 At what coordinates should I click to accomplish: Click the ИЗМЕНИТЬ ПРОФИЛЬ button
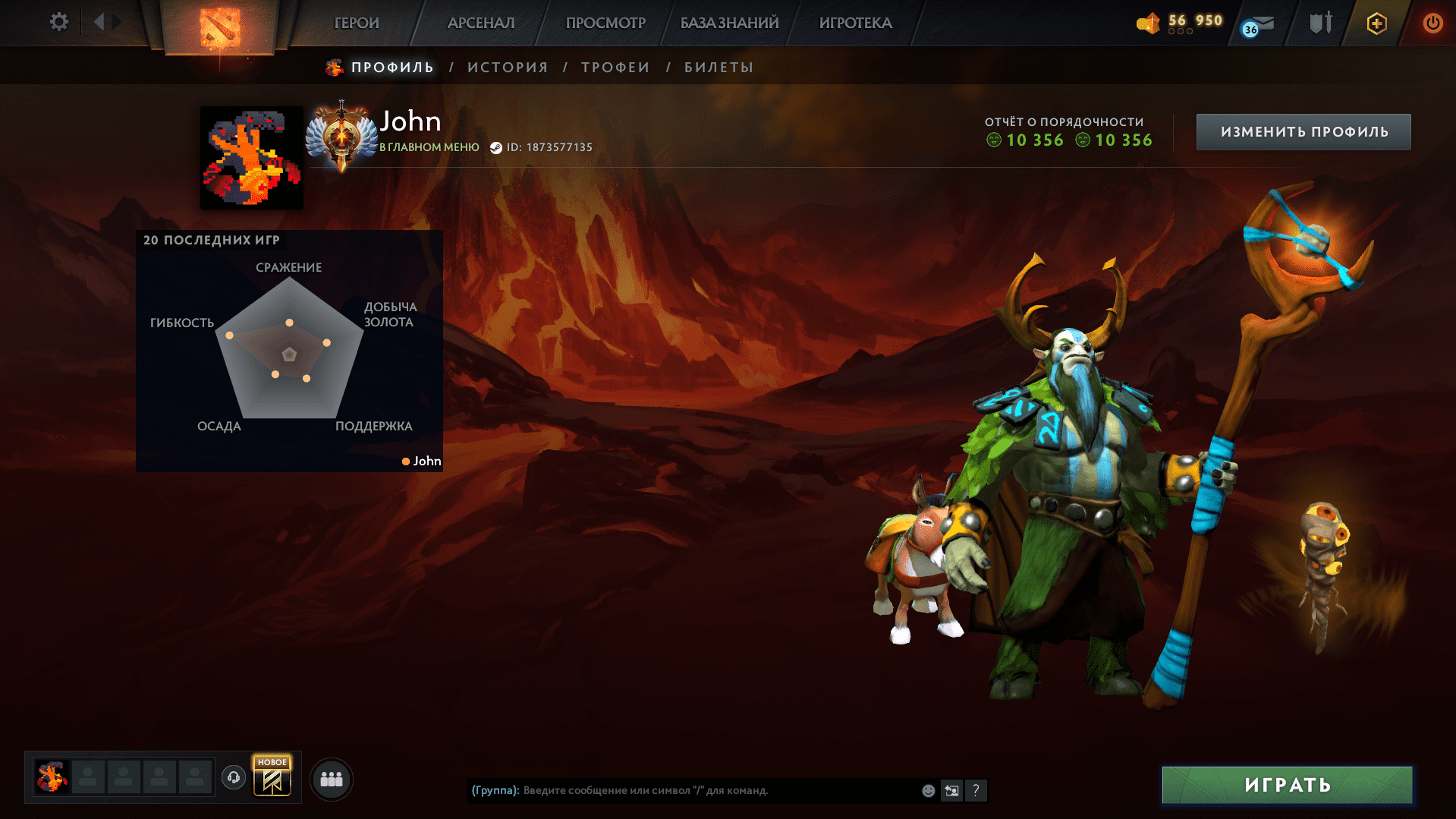(1303, 131)
